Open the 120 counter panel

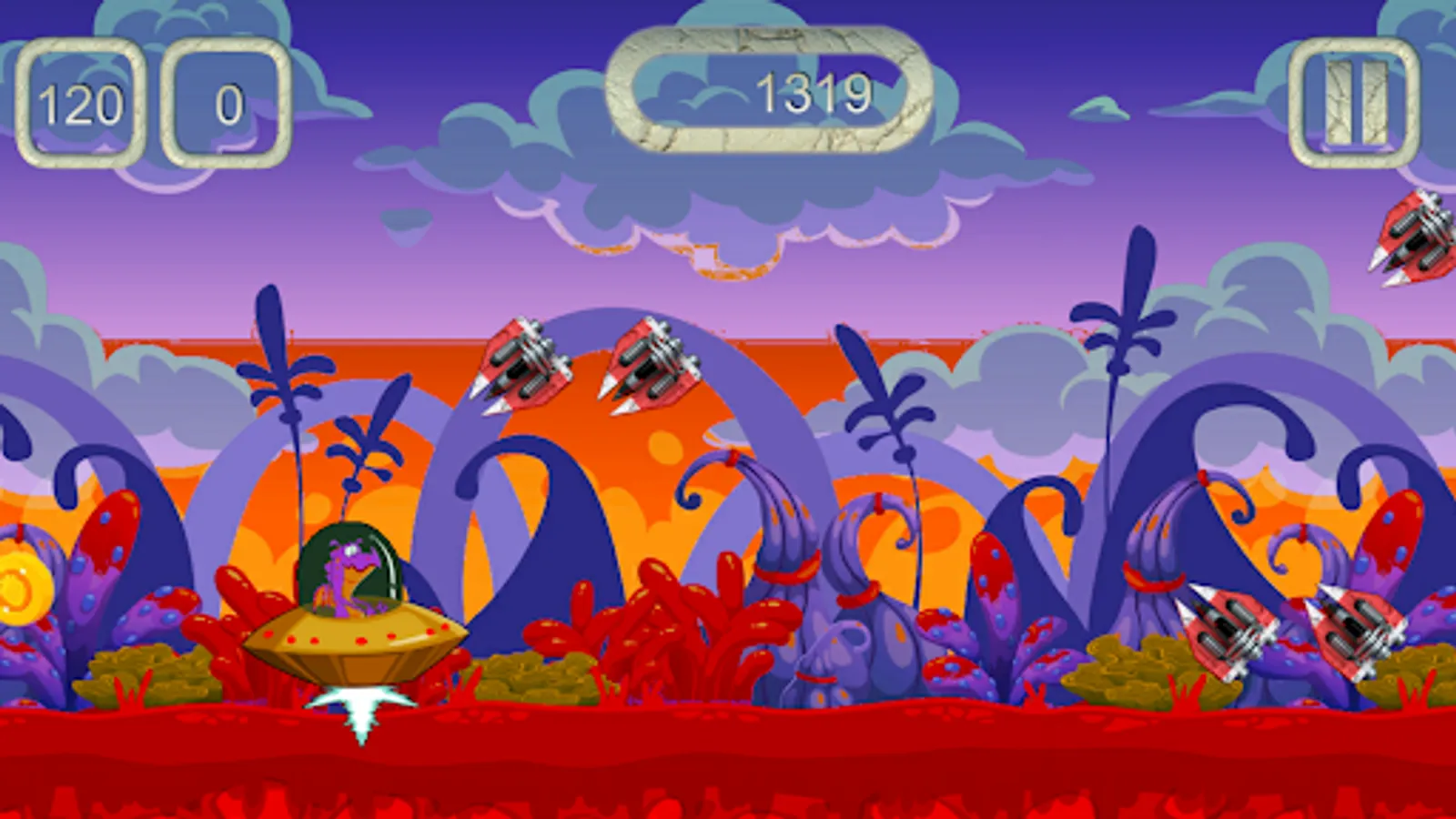pos(82,103)
